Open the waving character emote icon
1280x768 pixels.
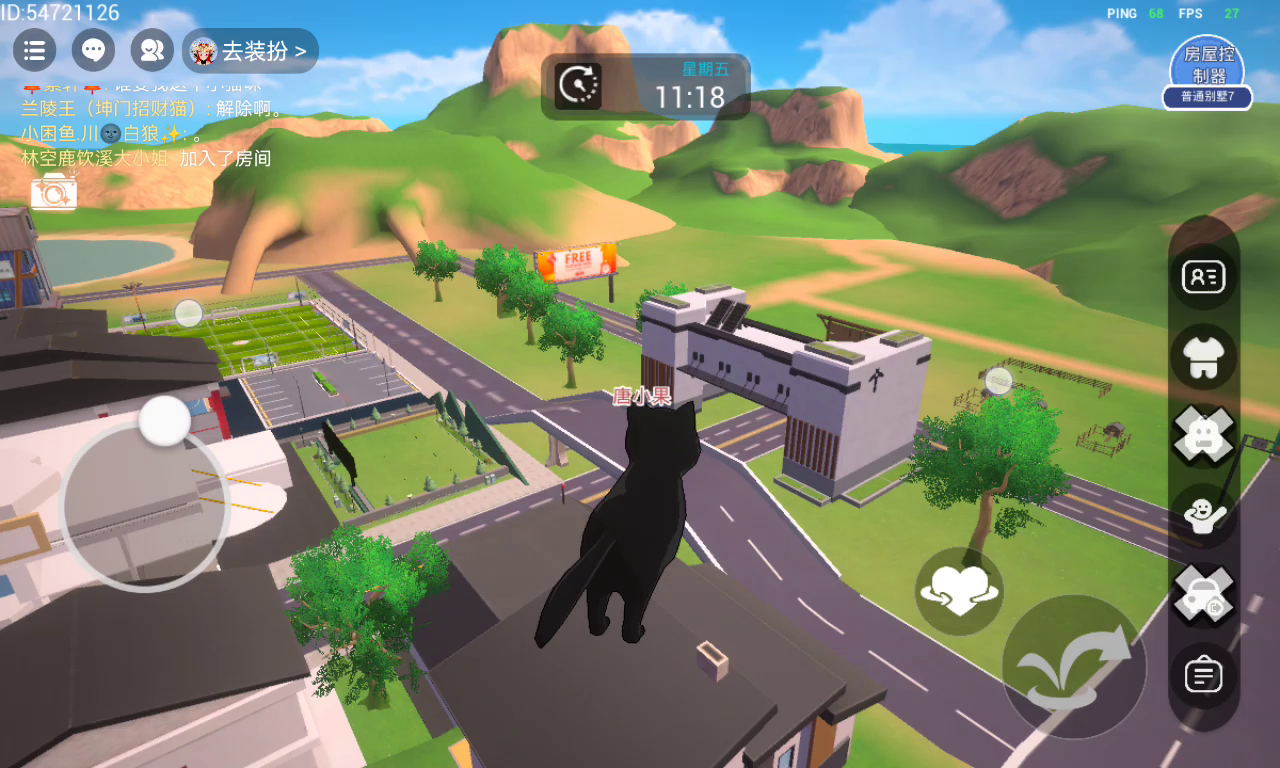[x=1204, y=515]
